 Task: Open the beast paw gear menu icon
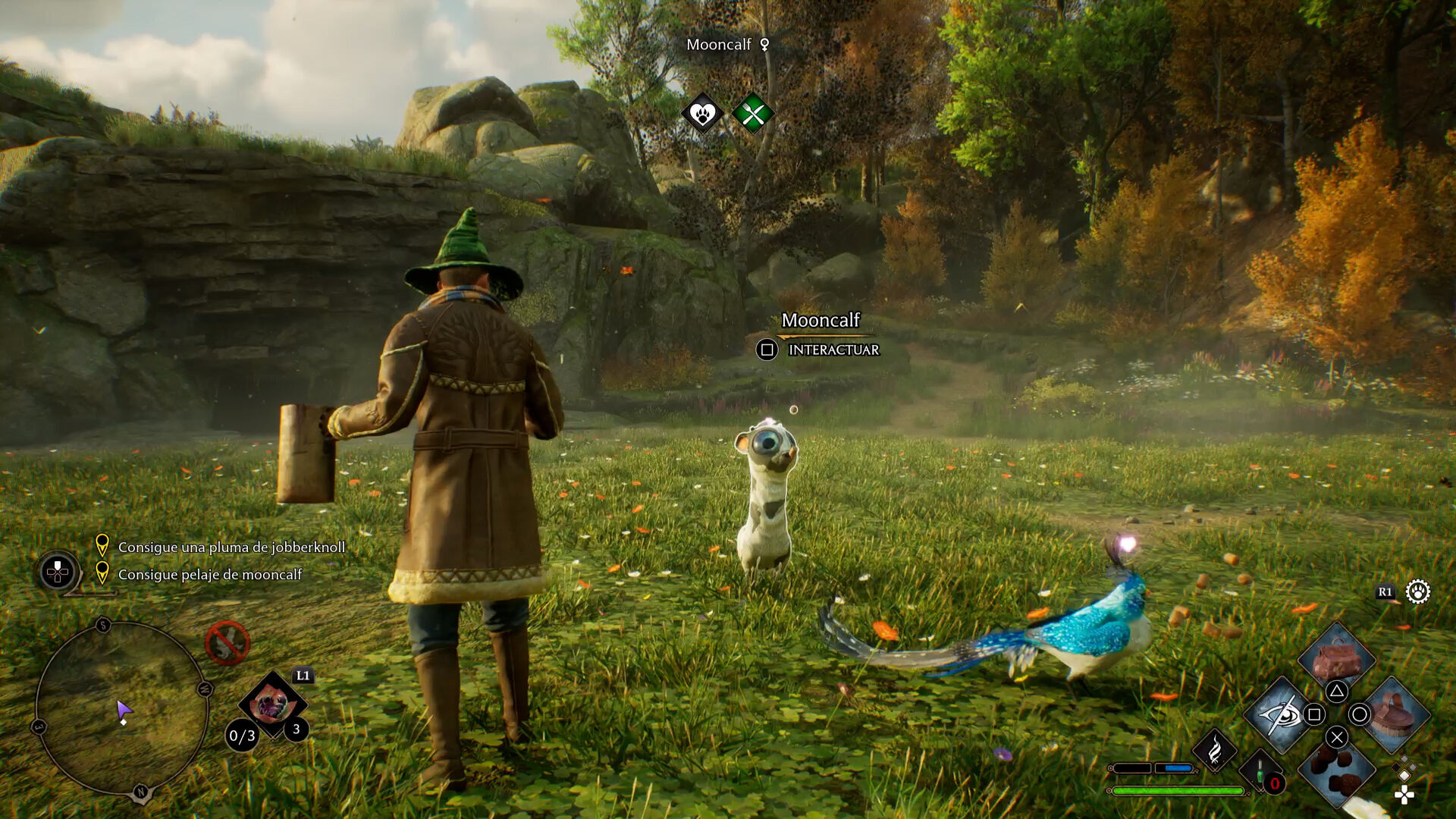click(1417, 591)
